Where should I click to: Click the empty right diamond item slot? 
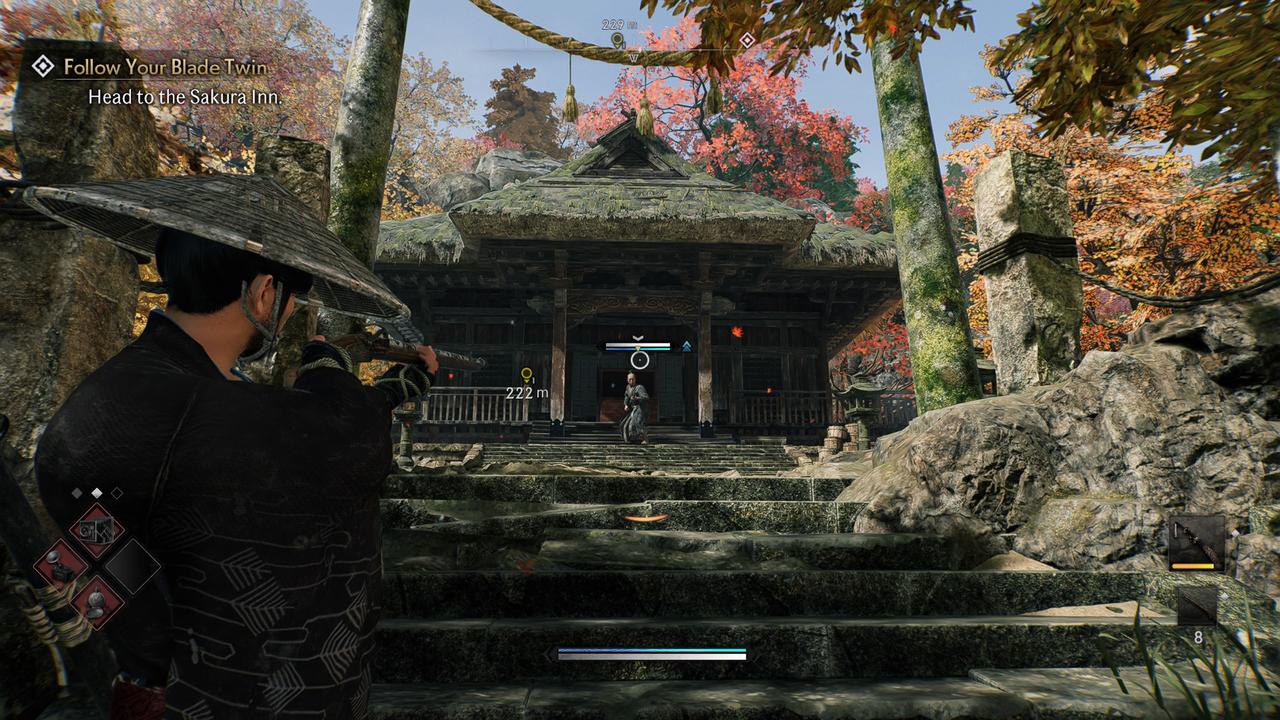pos(132,568)
